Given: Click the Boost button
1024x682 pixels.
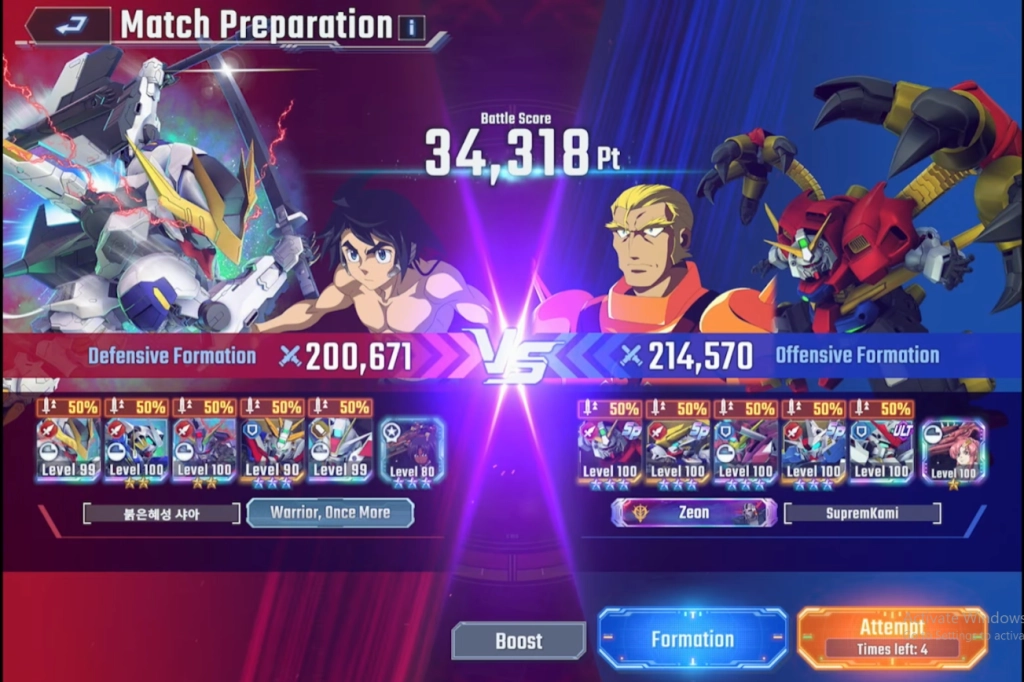Looking at the screenshot, I should (518, 640).
